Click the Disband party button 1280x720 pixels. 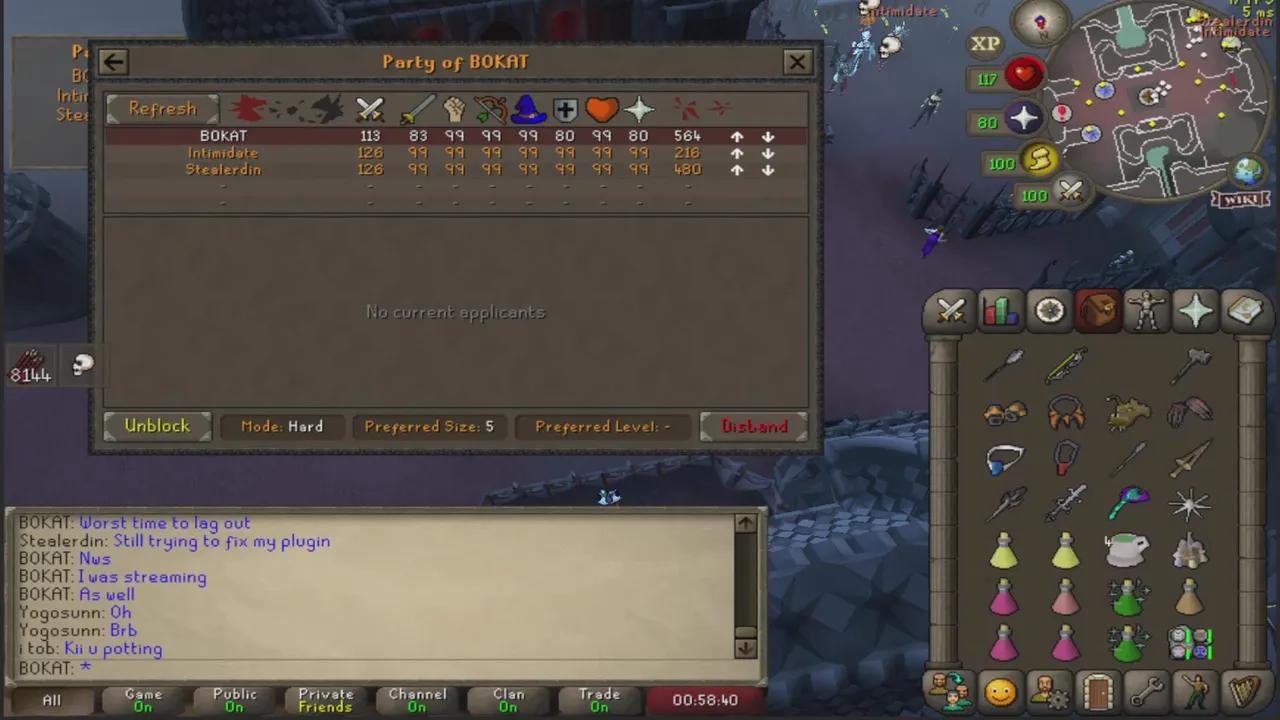coord(754,426)
